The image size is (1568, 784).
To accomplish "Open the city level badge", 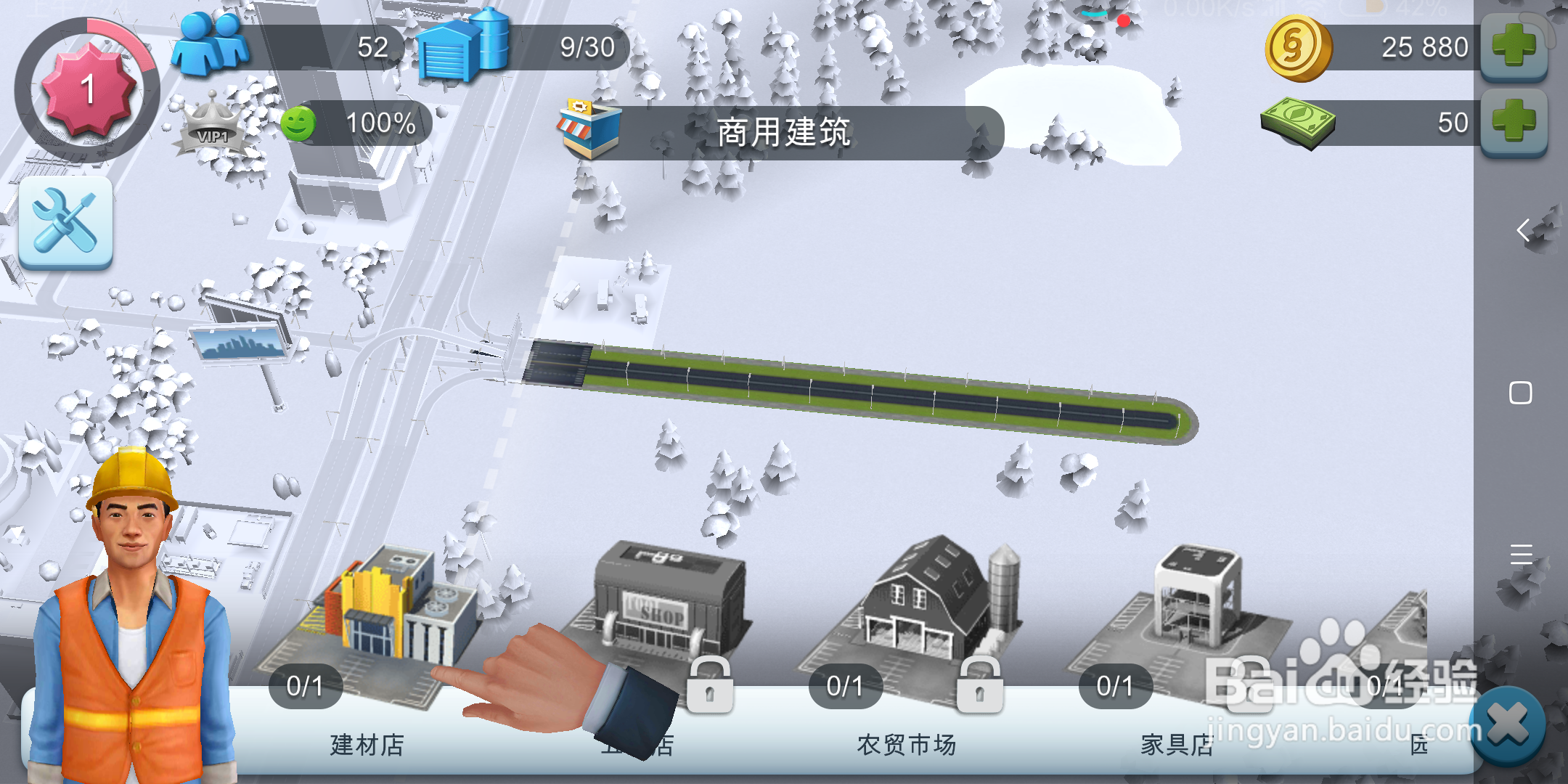I will point(87,87).
